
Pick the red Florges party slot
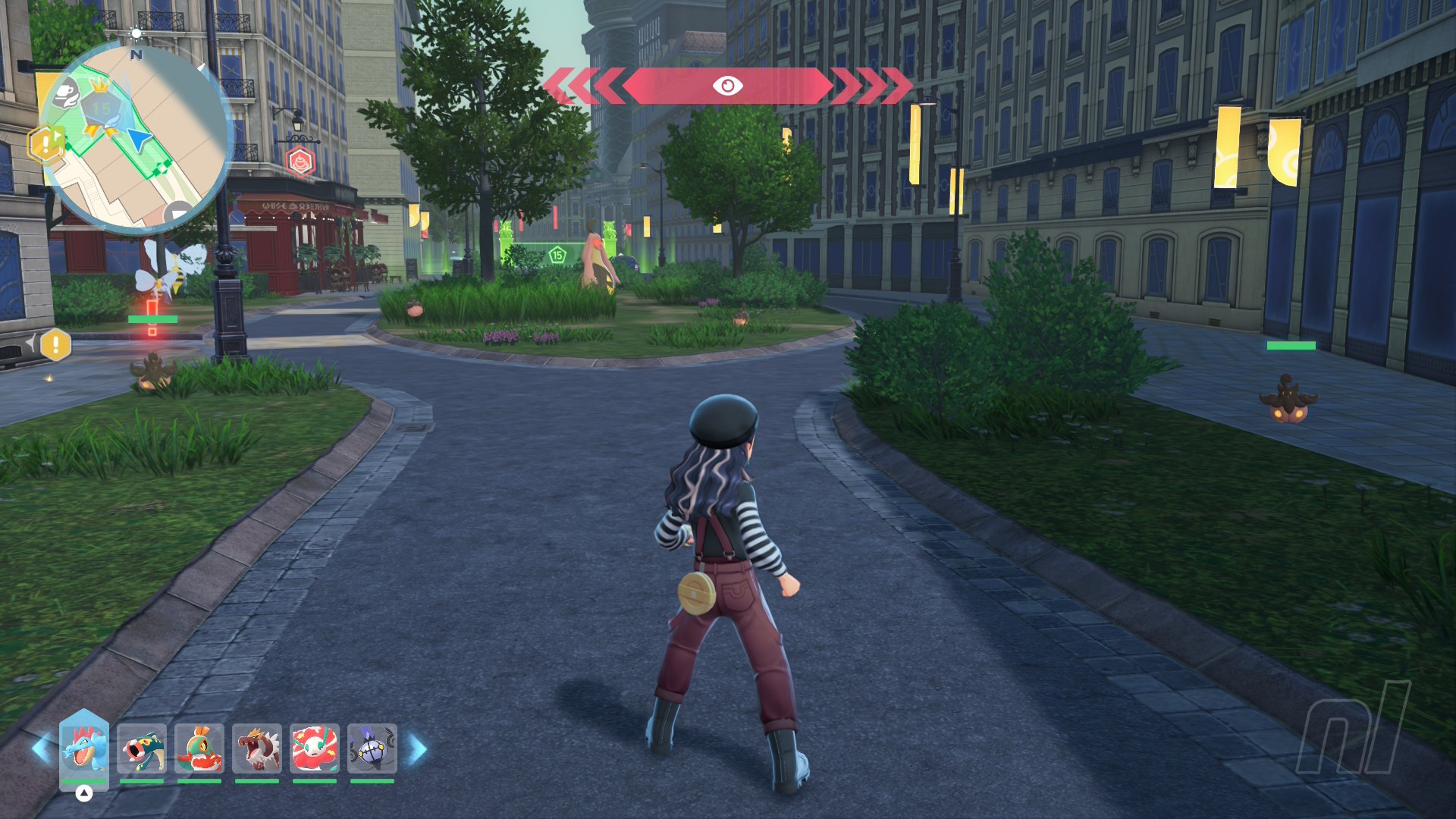pyautogui.click(x=315, y=748)
